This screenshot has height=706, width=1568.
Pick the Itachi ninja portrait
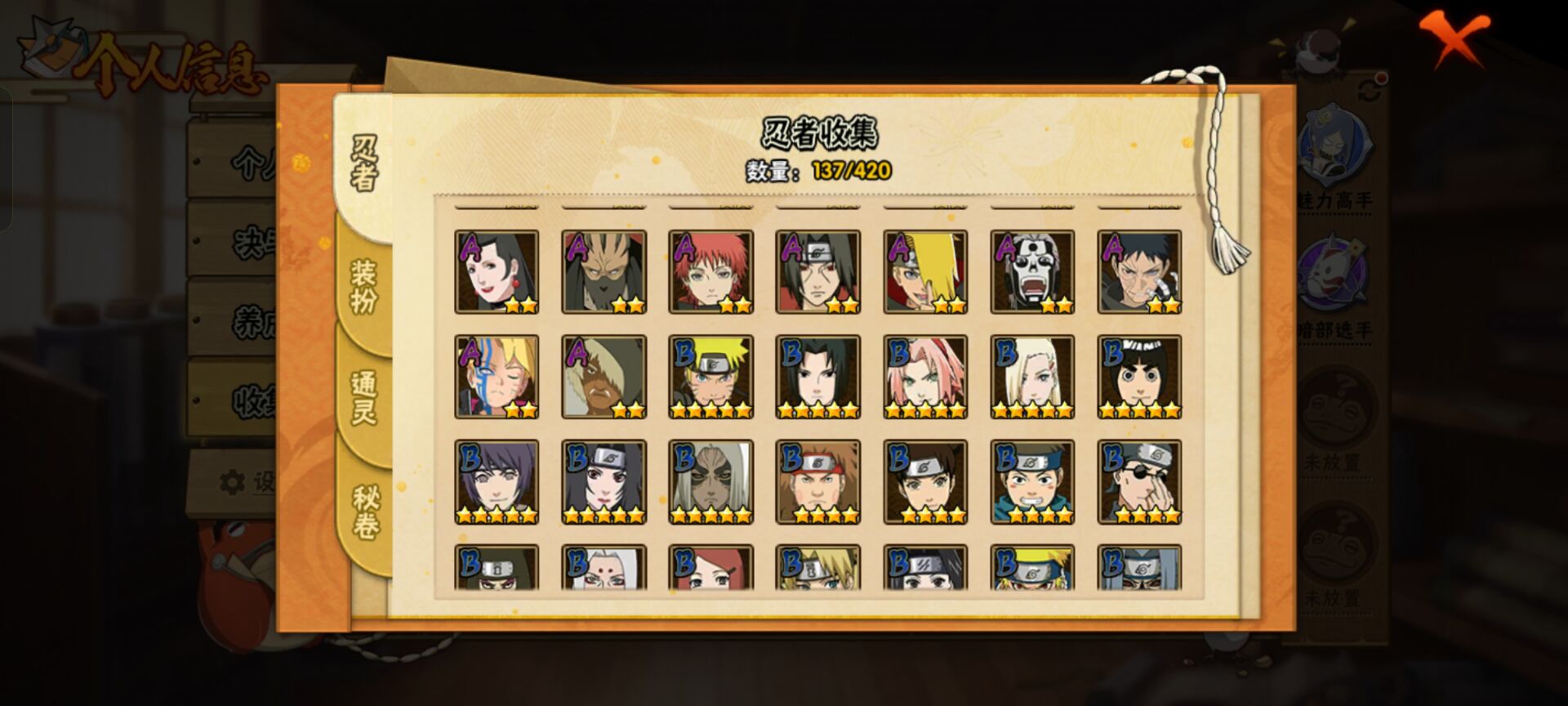[x=817, y=272]
